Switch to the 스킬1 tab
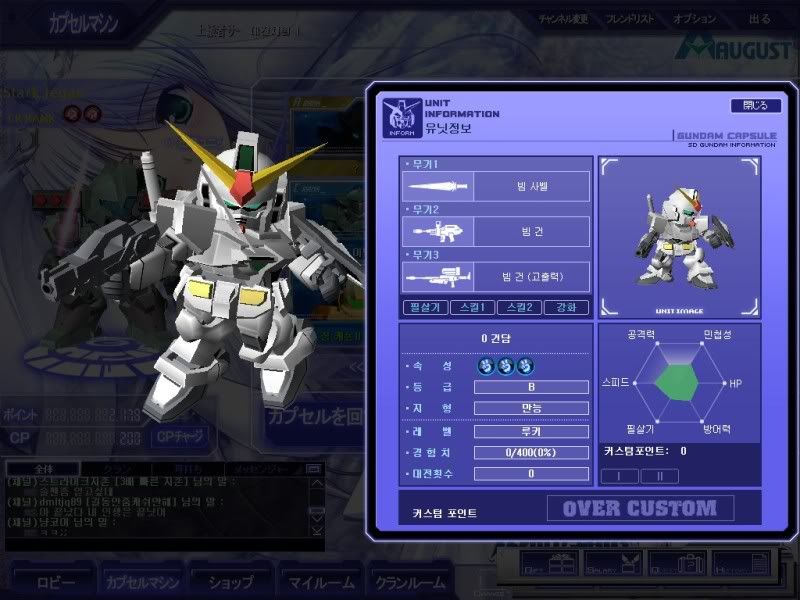The width and height of the screenshot is (800, 600). (472, 308)
